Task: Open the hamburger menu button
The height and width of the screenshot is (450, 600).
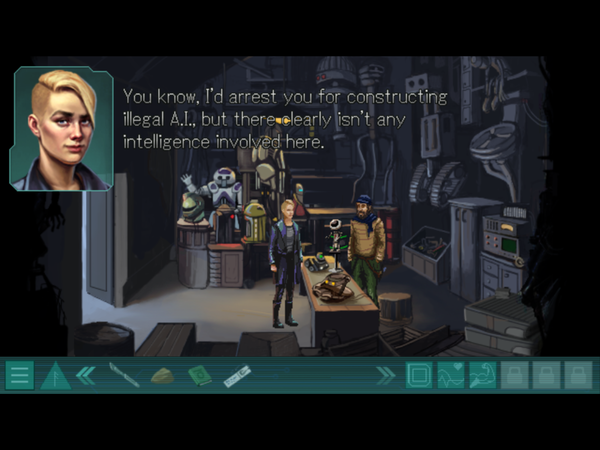Action: click(x=19, y=376)
